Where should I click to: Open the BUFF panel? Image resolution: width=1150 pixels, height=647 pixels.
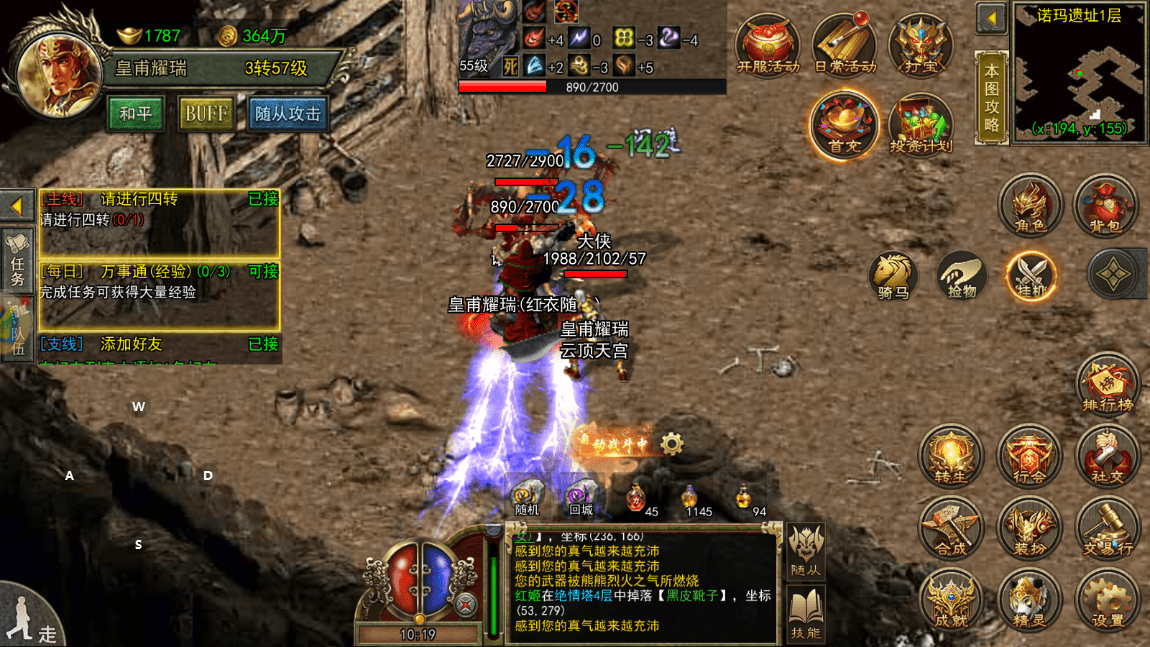click(x=206, y=114)
